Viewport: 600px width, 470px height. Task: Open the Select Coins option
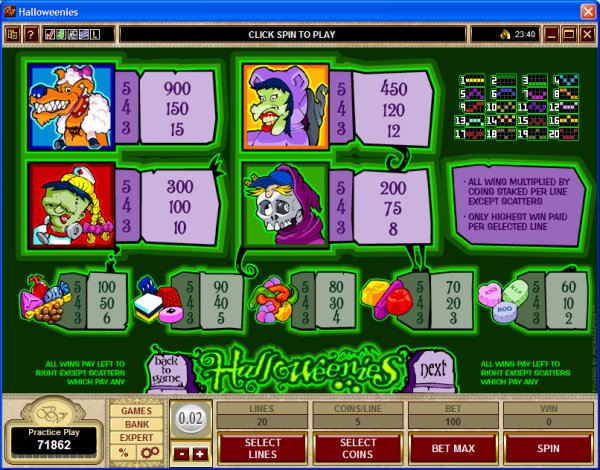pos(357,449)
